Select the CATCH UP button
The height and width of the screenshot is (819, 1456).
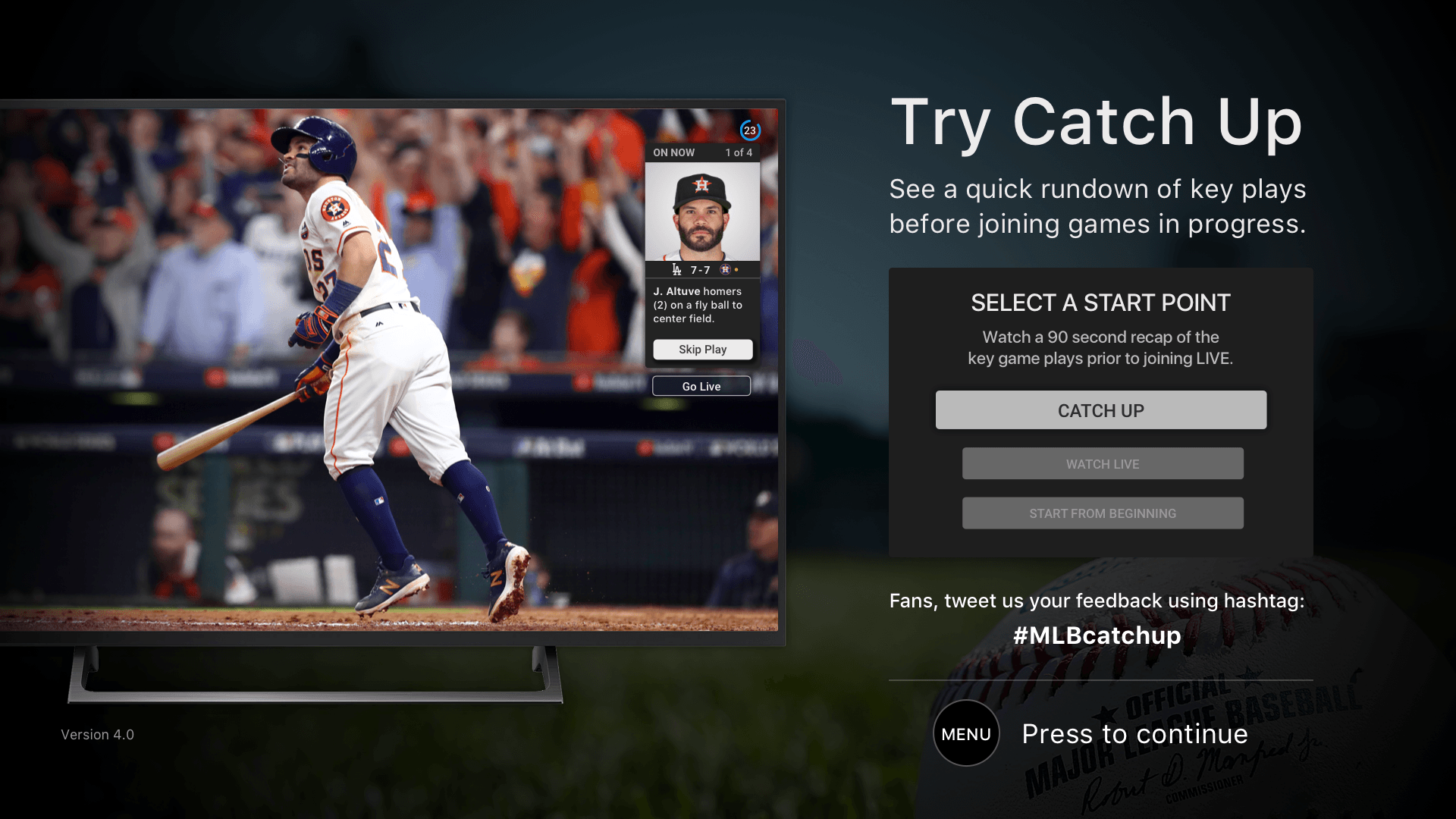[x=1100, y=410]
